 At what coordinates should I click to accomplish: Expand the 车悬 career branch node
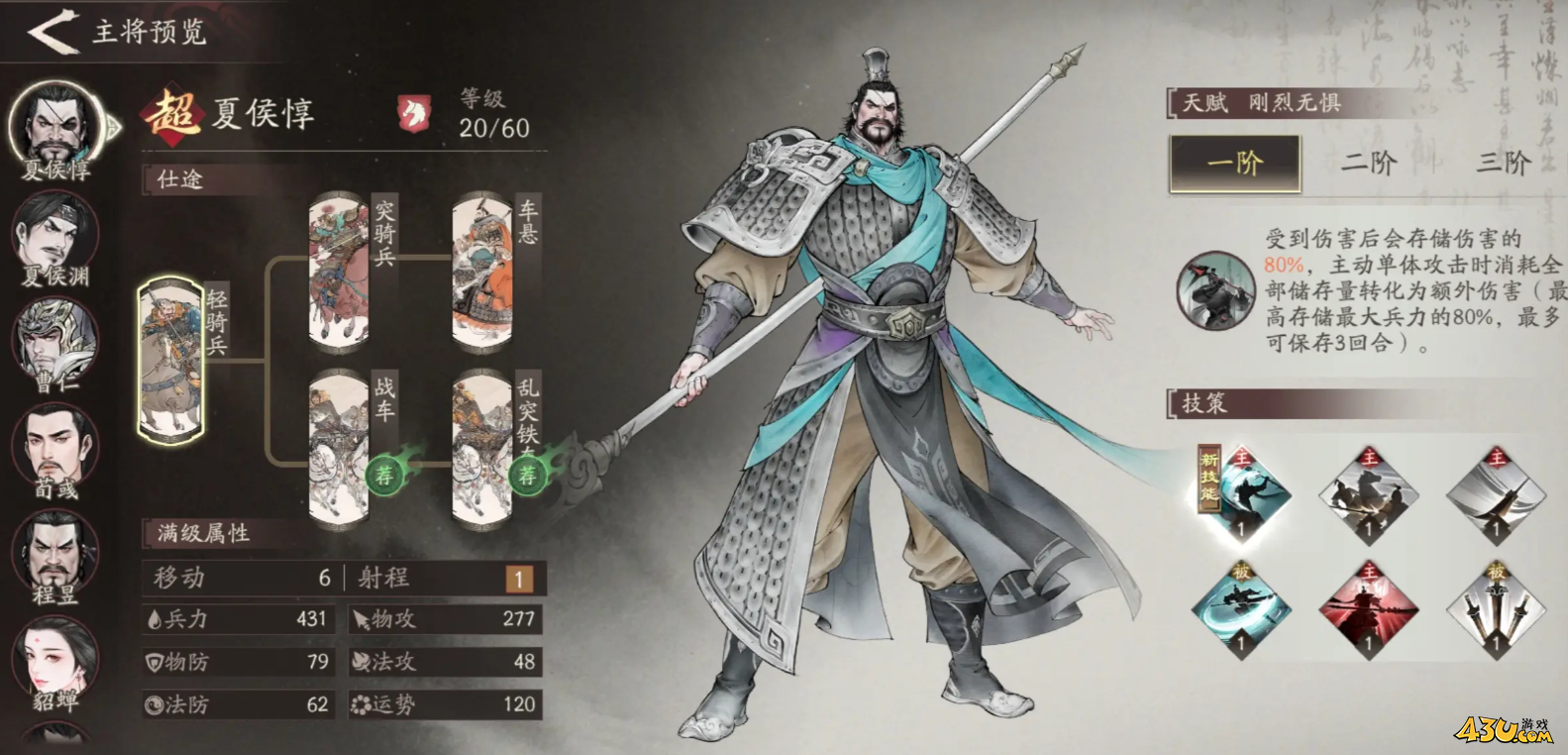485,268
